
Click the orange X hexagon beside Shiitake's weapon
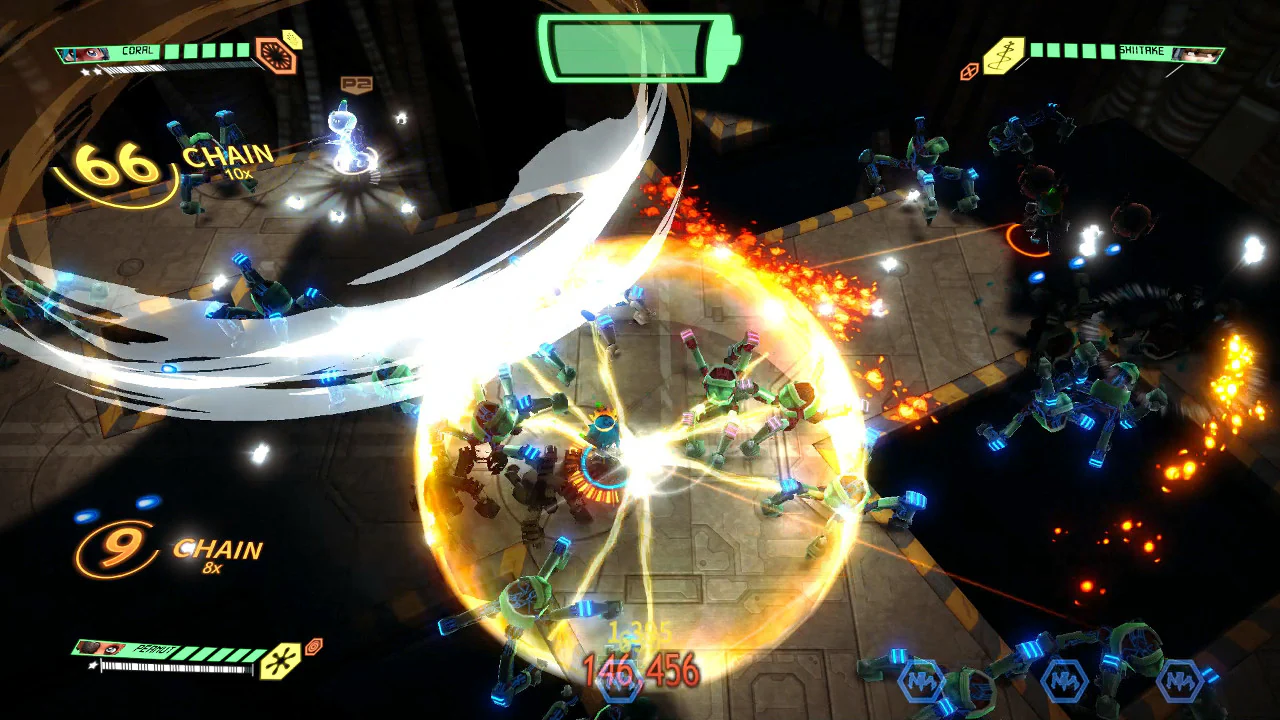click(969, 71)
